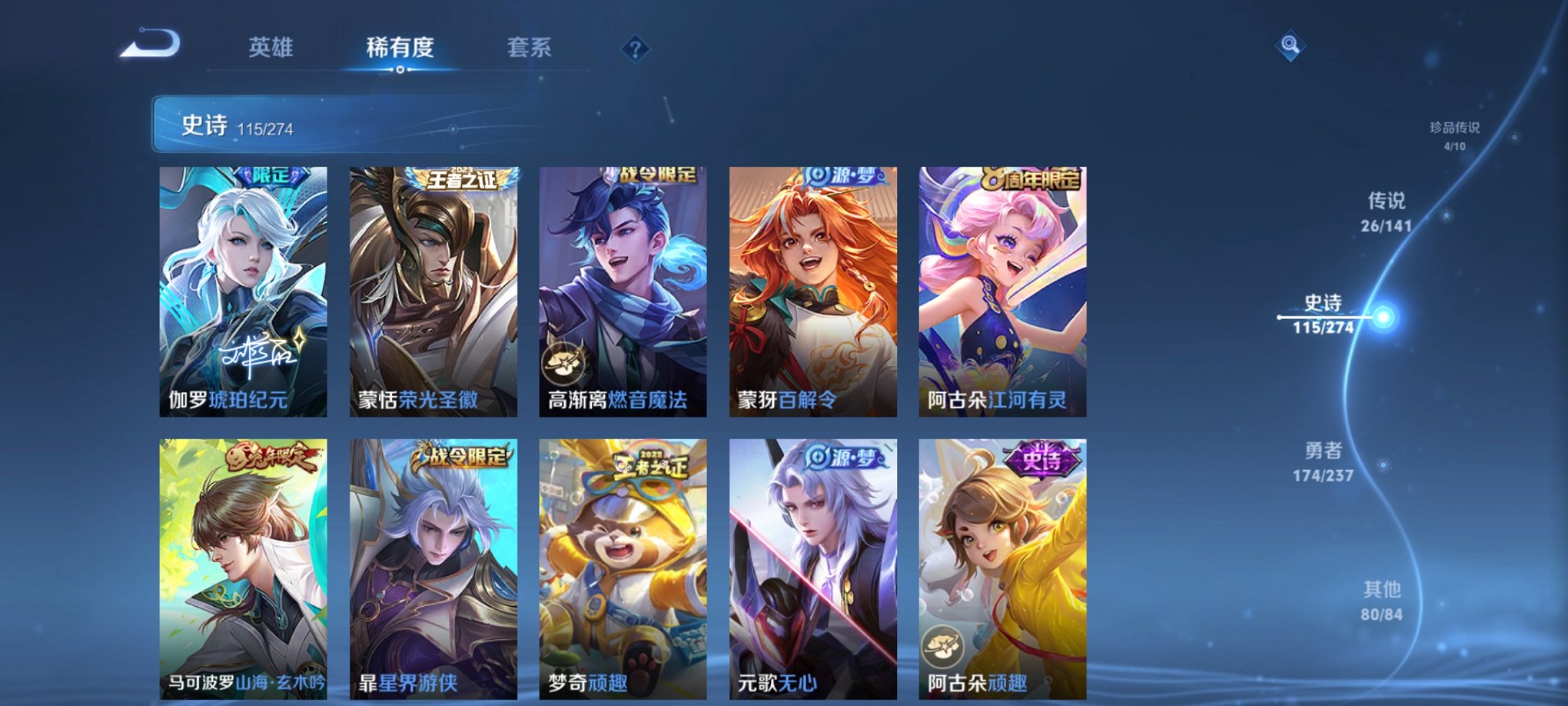Select the 稀有度 tab
The image size is (1568, 706).
pos(400,48)
